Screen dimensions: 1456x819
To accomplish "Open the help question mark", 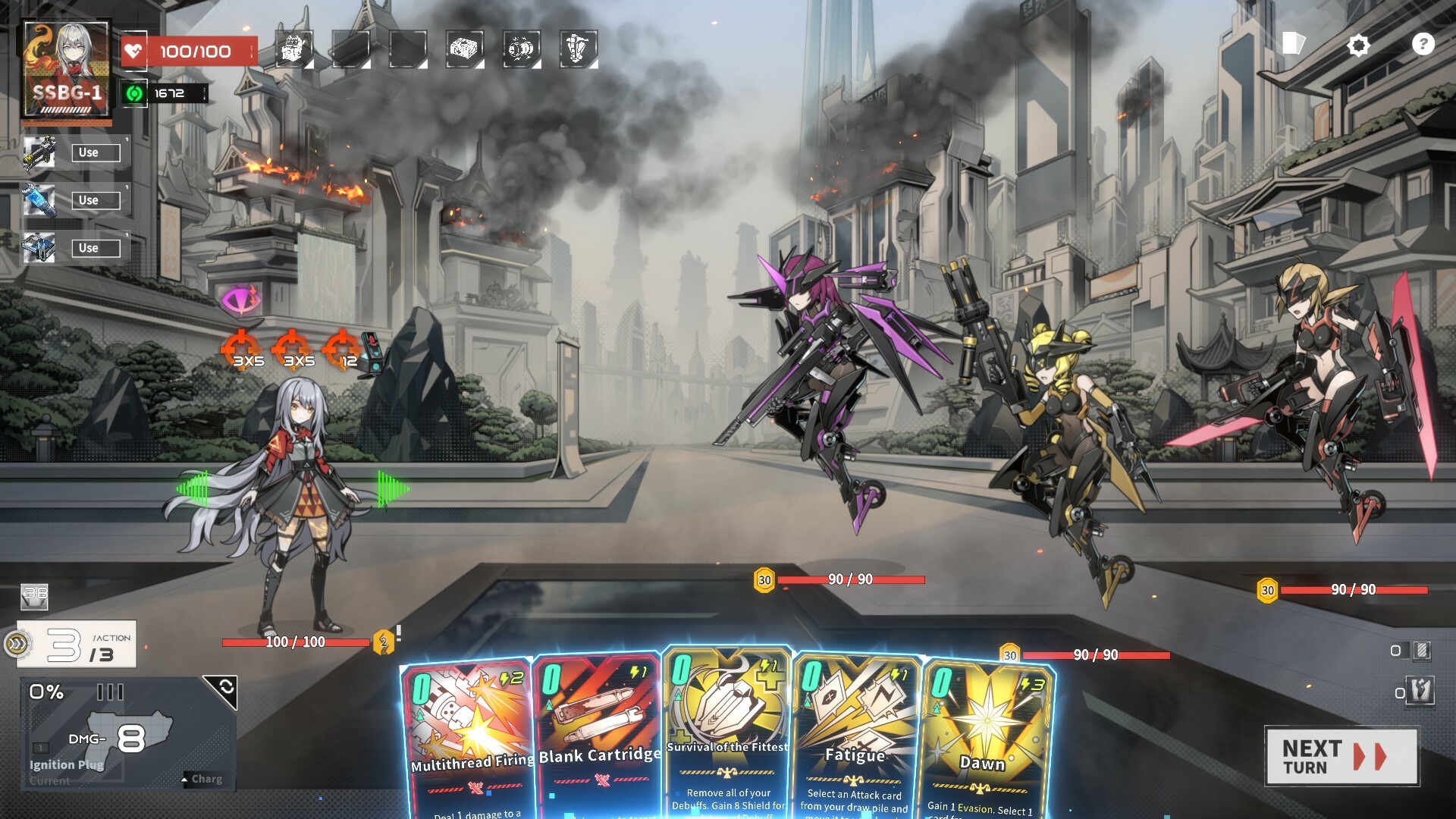I will pos(1423,45).
